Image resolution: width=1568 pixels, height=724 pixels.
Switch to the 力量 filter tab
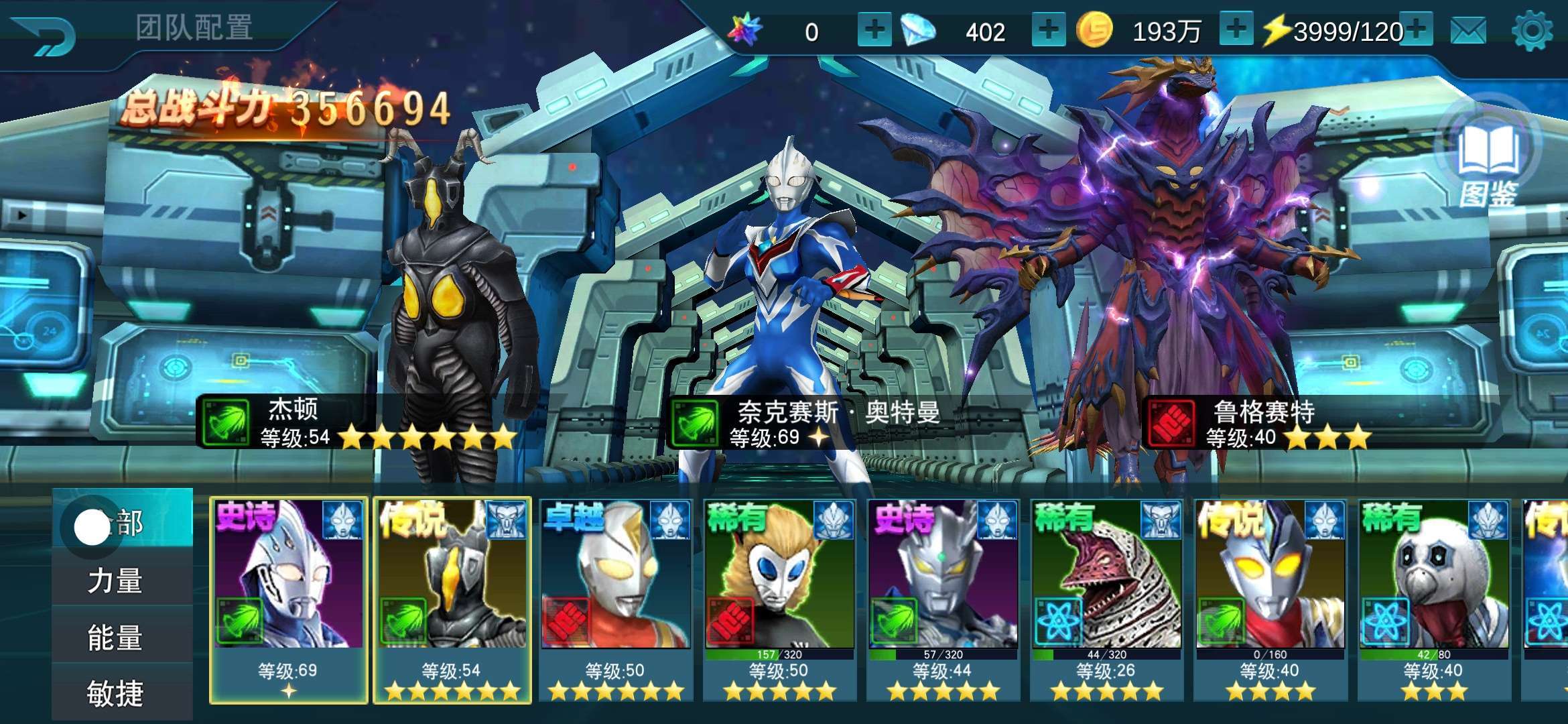(115, 581)
